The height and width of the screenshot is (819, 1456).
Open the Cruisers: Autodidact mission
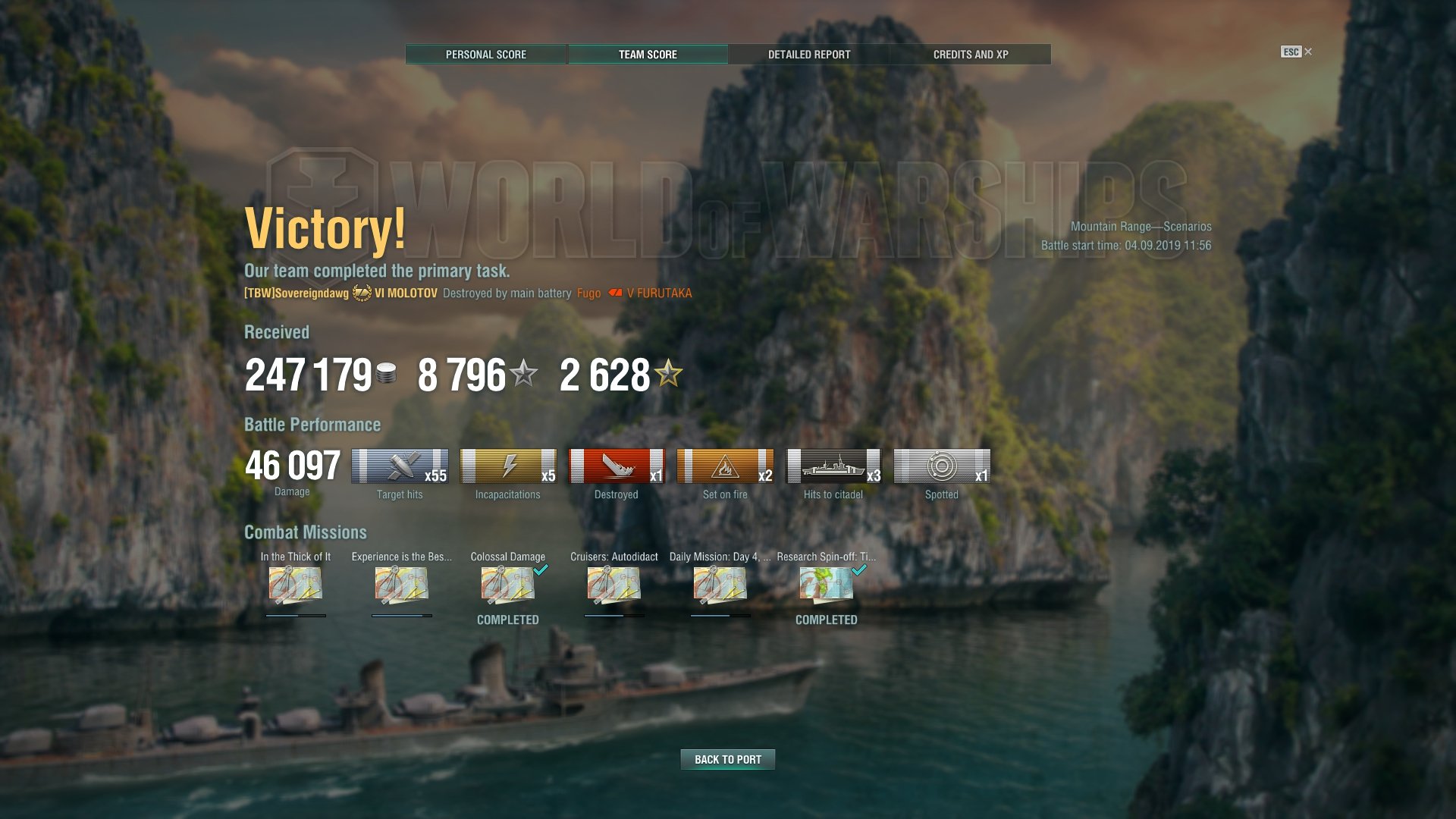tap(614, 585)
